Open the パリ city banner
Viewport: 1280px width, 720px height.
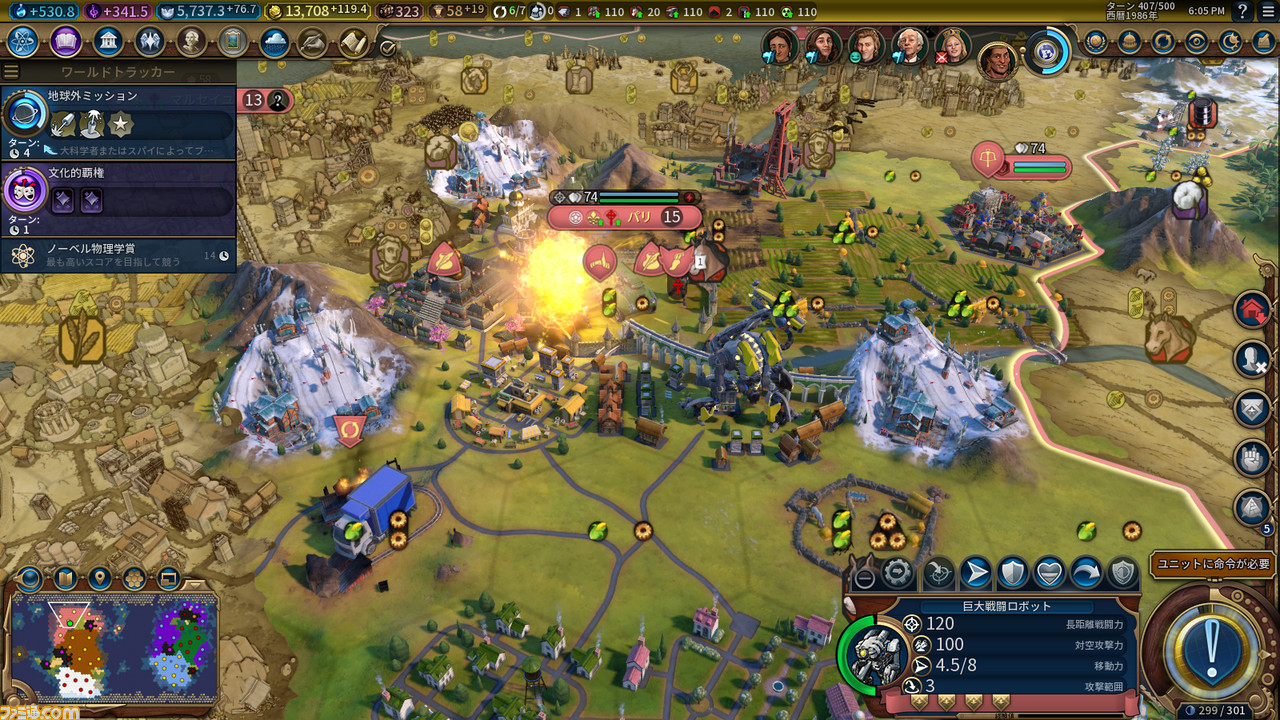[625, 217]
